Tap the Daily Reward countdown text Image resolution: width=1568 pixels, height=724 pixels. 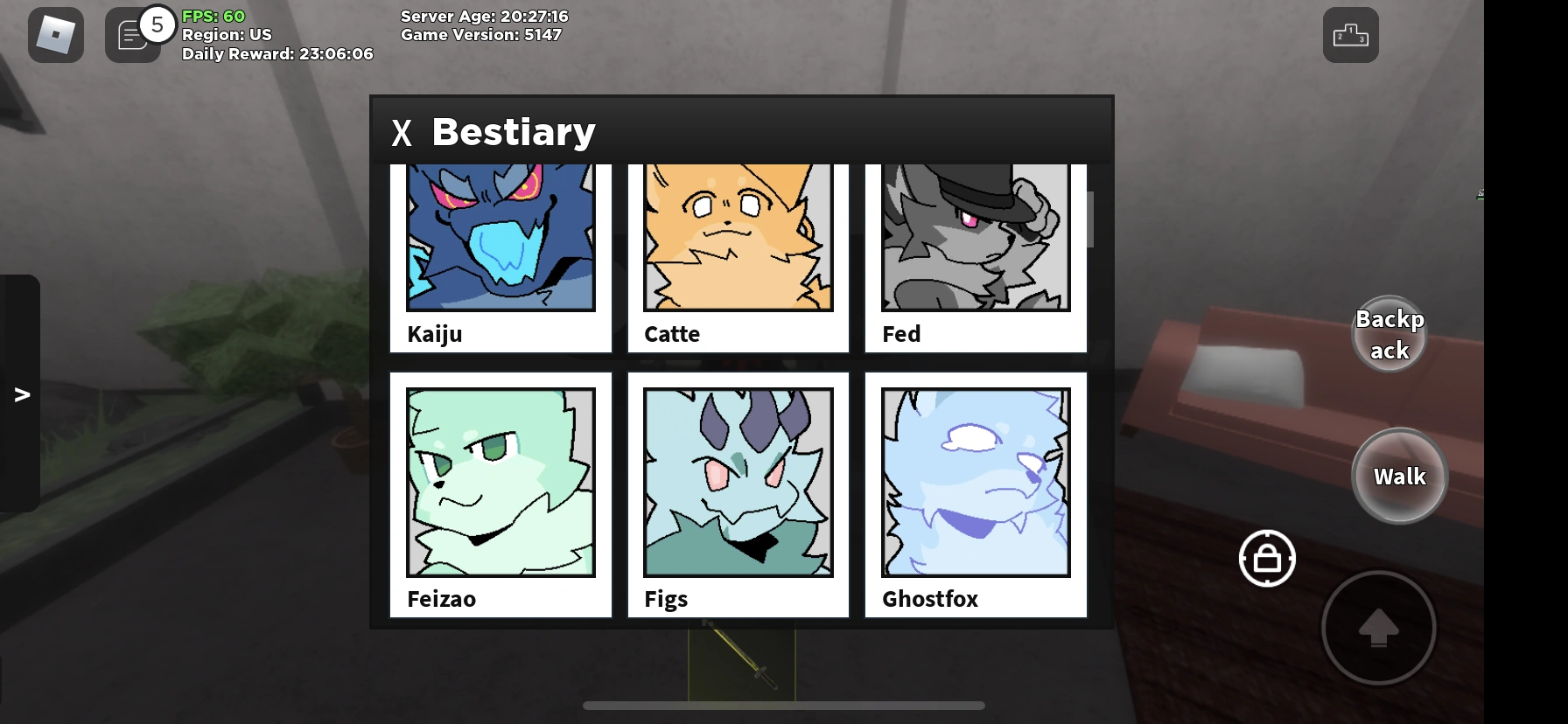tap(276, 53)
